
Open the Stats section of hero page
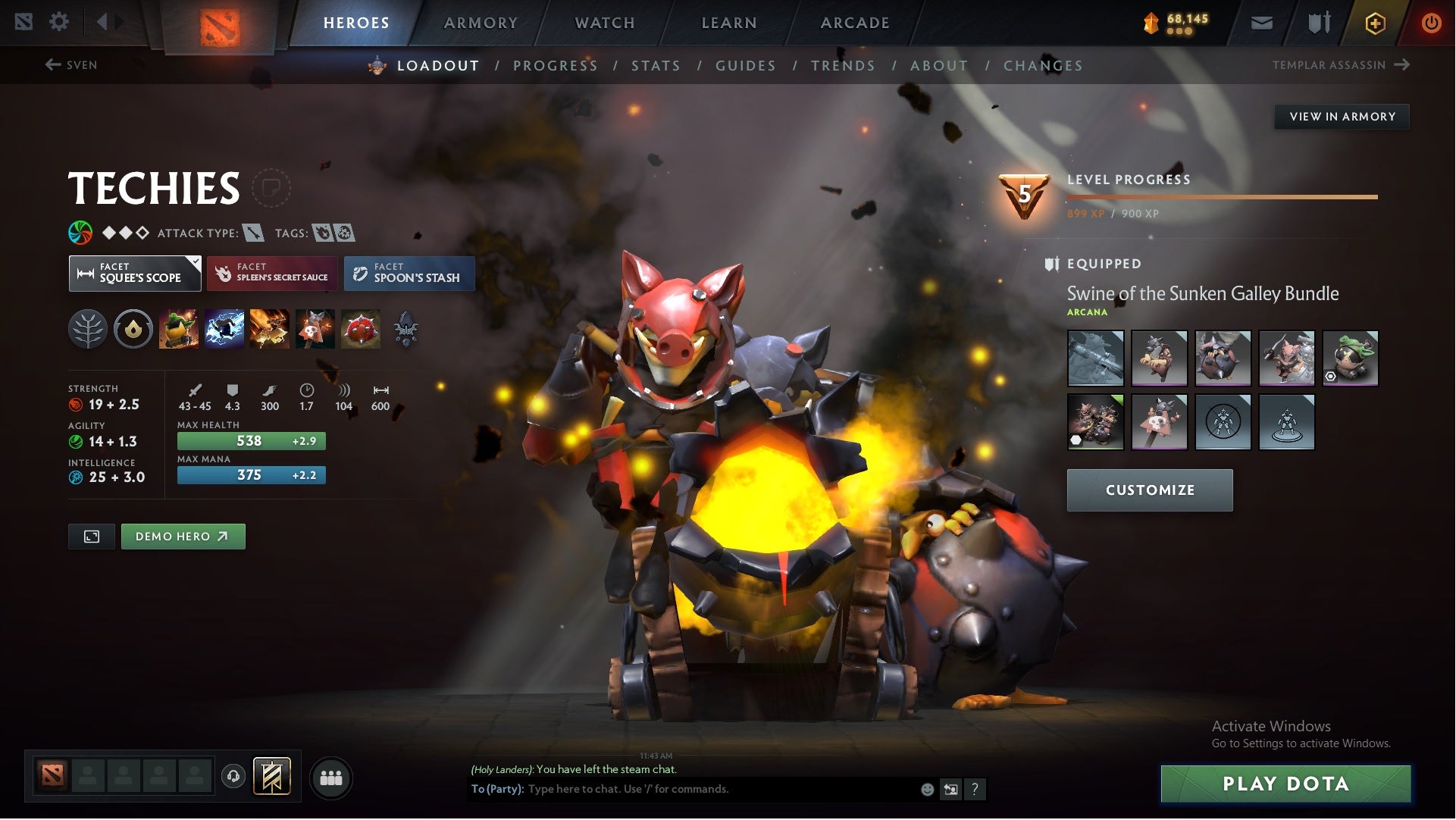click(x=656, y=66)
